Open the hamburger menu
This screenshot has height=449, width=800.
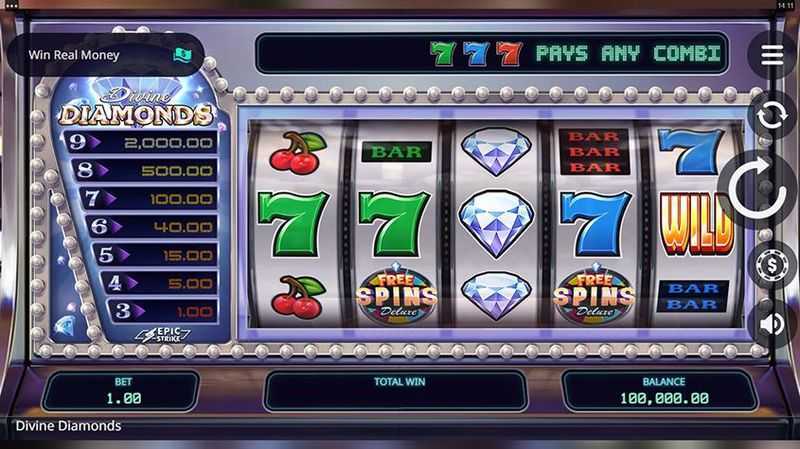772,55
